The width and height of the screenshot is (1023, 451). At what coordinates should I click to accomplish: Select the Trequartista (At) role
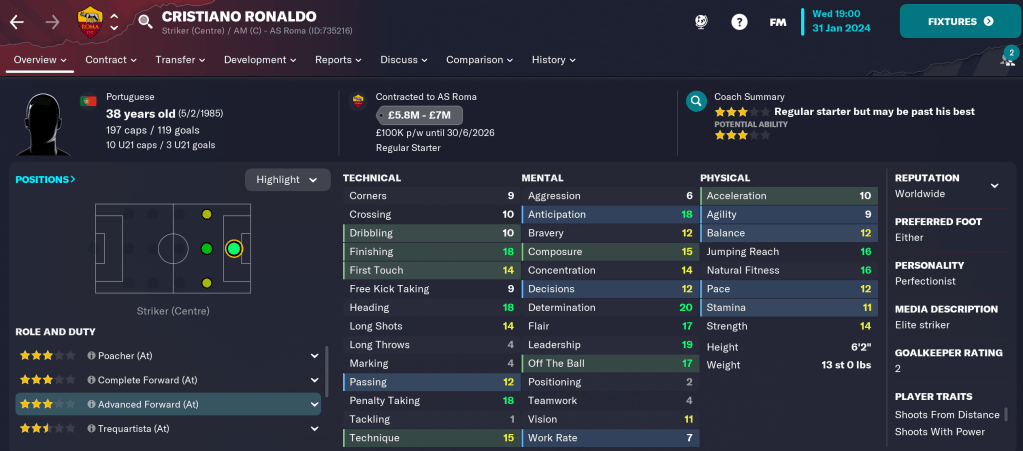[133, 429]
